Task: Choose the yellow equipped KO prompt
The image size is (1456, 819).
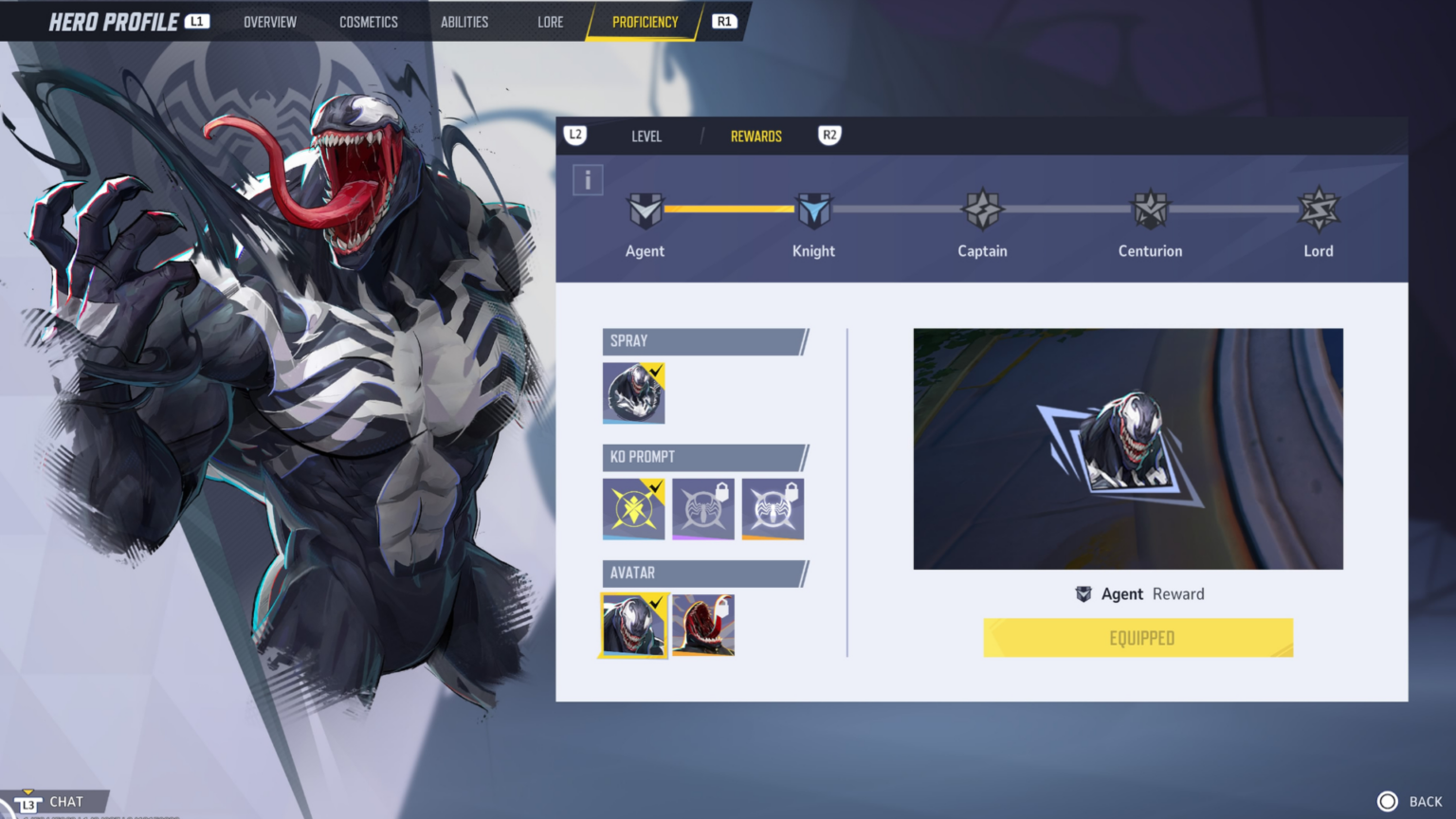Action: [x=634, y=509]
